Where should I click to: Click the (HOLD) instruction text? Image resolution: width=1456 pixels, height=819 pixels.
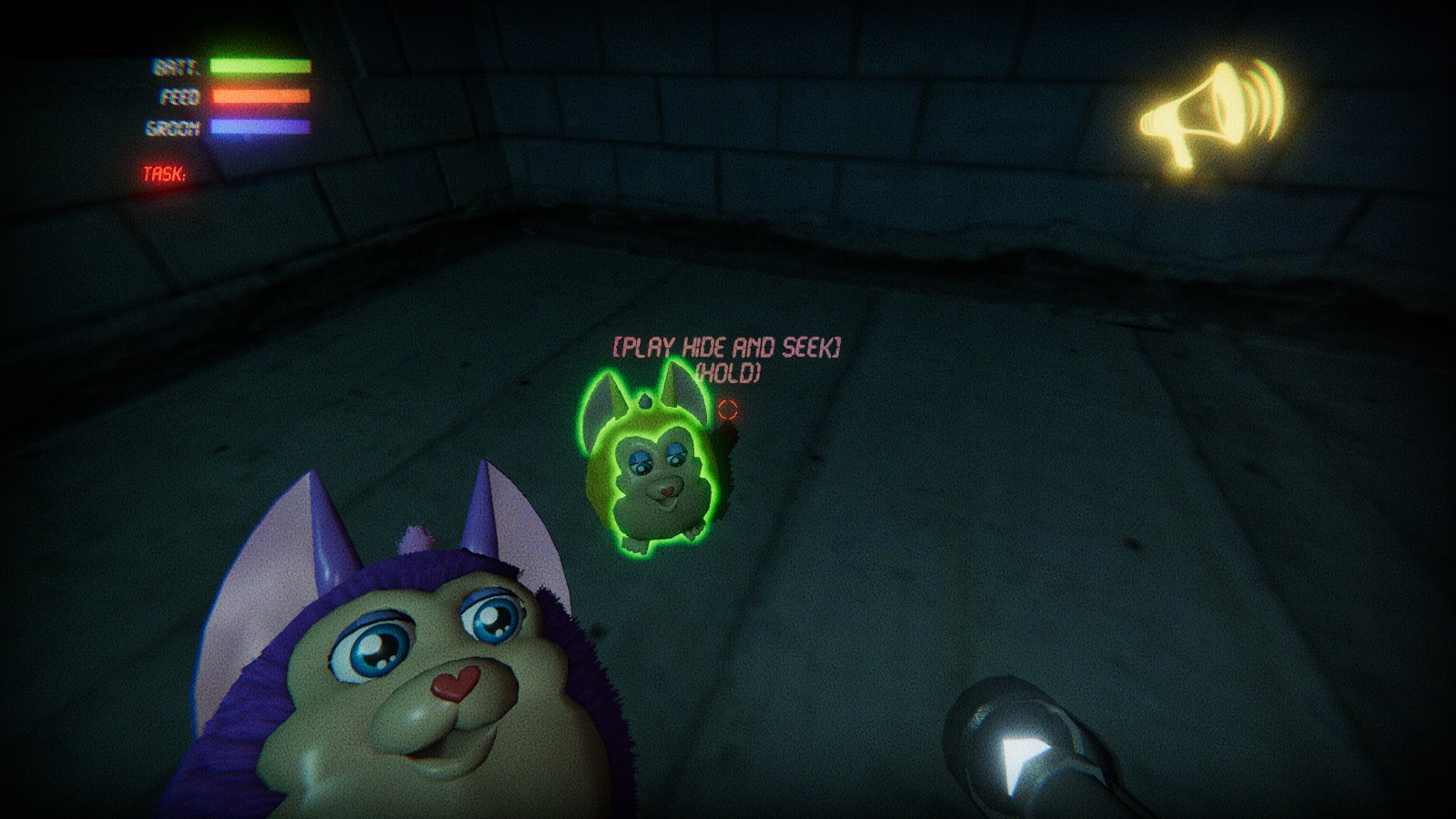pos(730,371)
